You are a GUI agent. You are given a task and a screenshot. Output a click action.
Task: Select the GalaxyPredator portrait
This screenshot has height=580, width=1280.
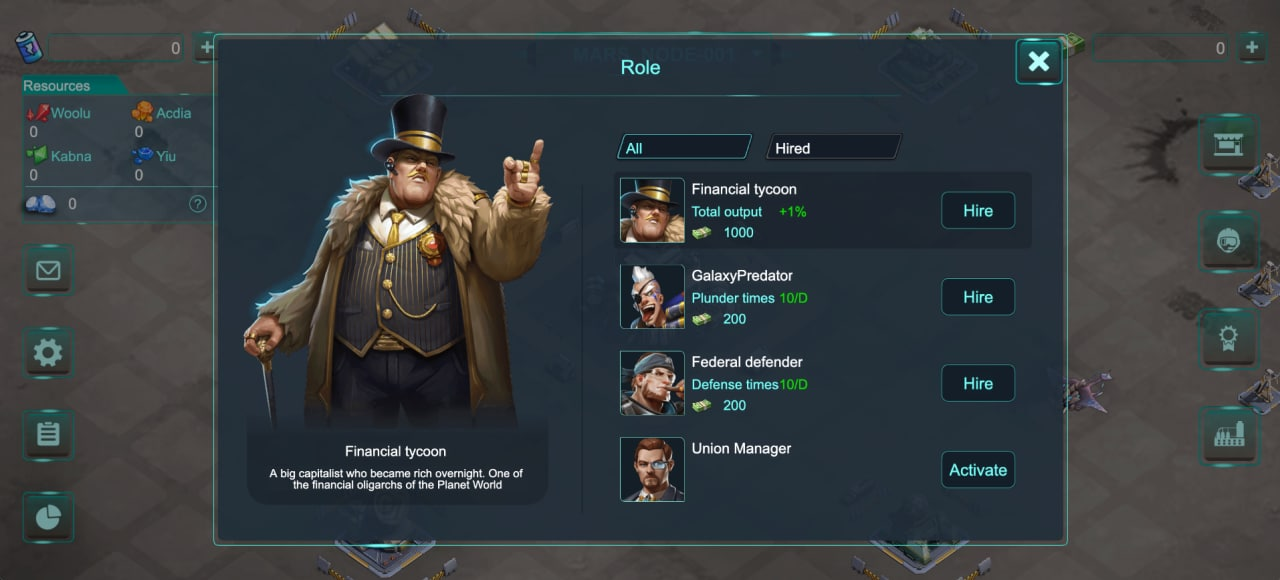tap(652, 297)
